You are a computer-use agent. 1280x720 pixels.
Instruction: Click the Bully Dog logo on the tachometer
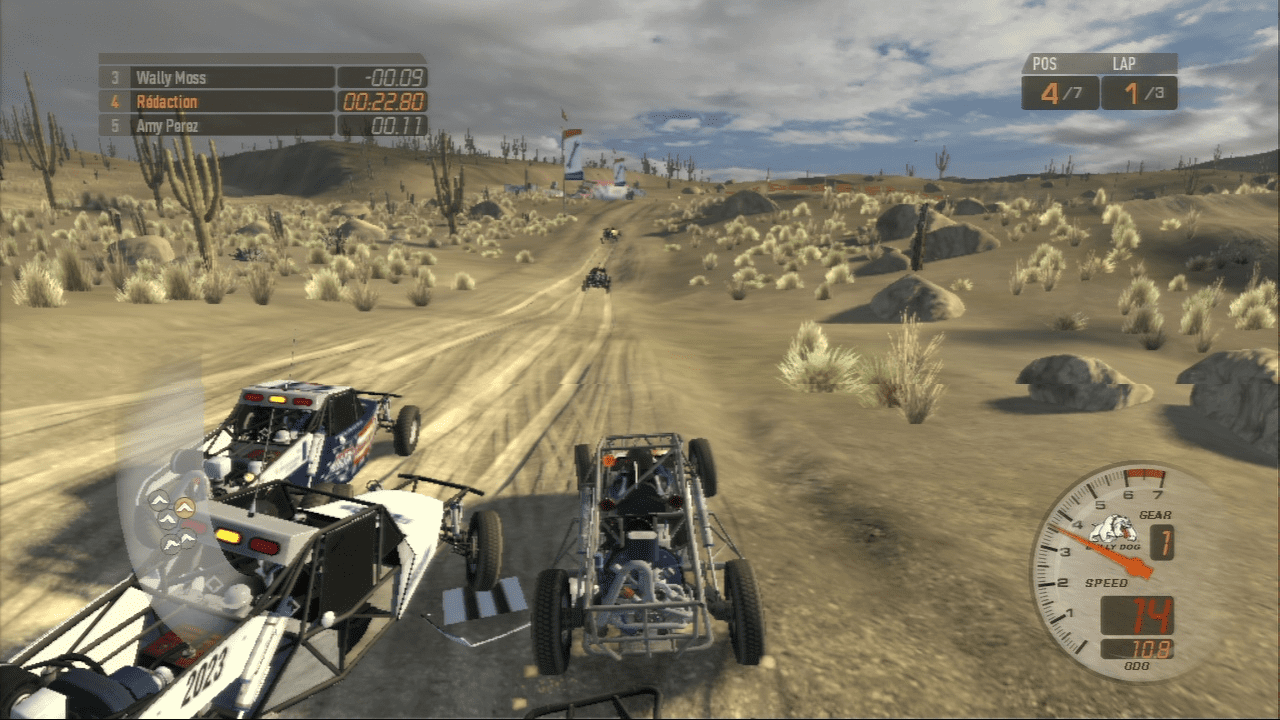click(x=1113, y=530)
